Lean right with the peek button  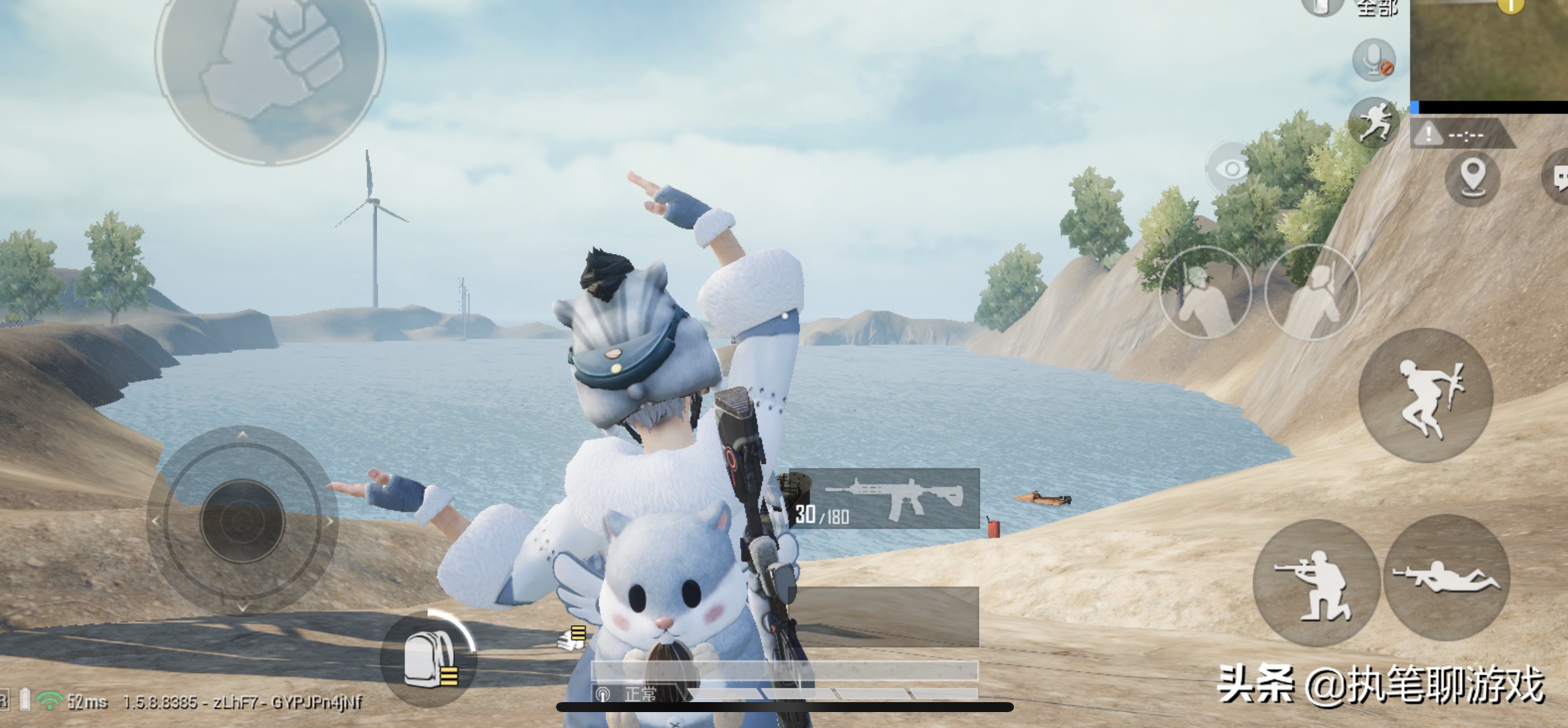1312,293
